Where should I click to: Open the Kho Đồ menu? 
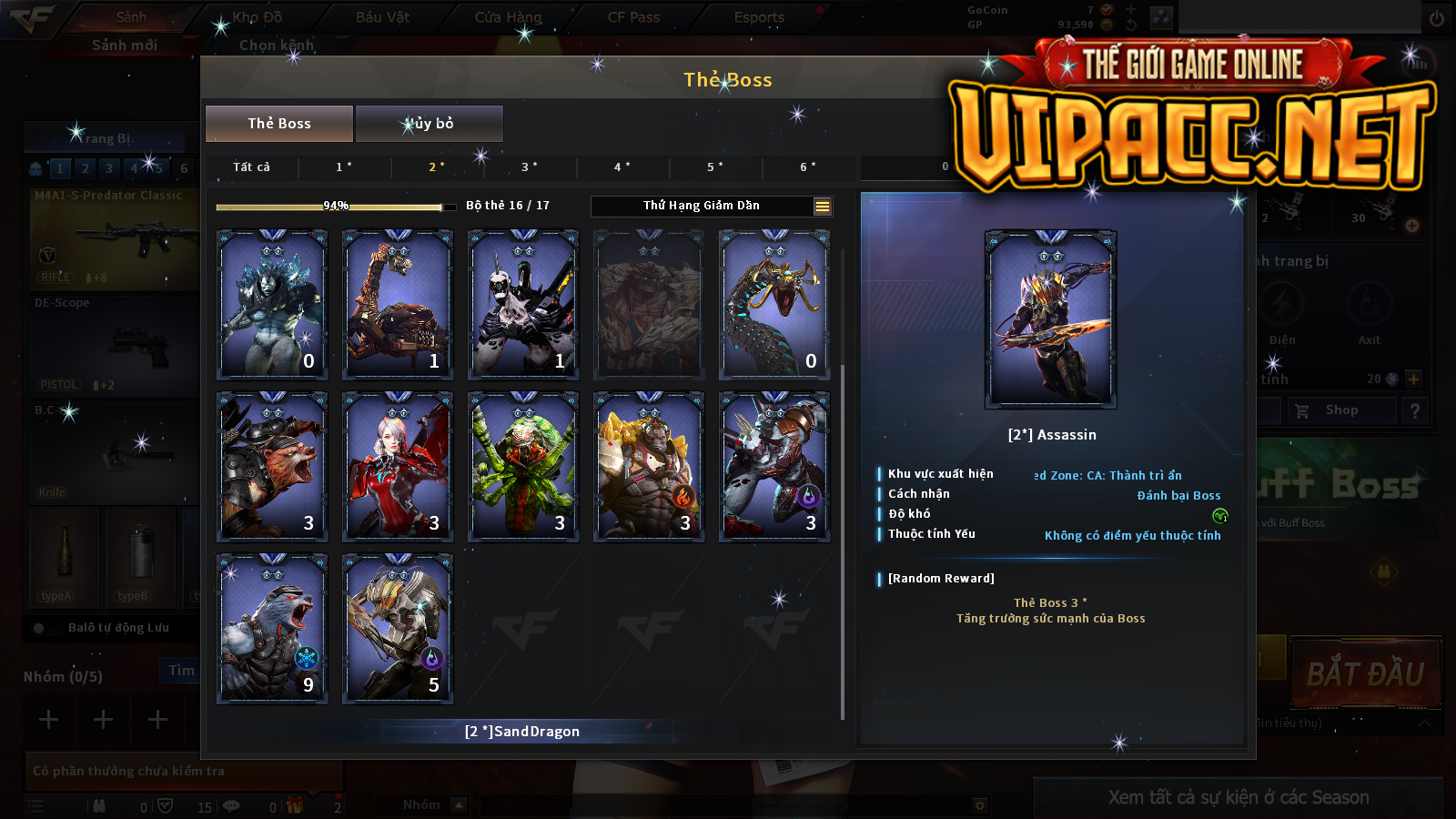pos(257,17)
